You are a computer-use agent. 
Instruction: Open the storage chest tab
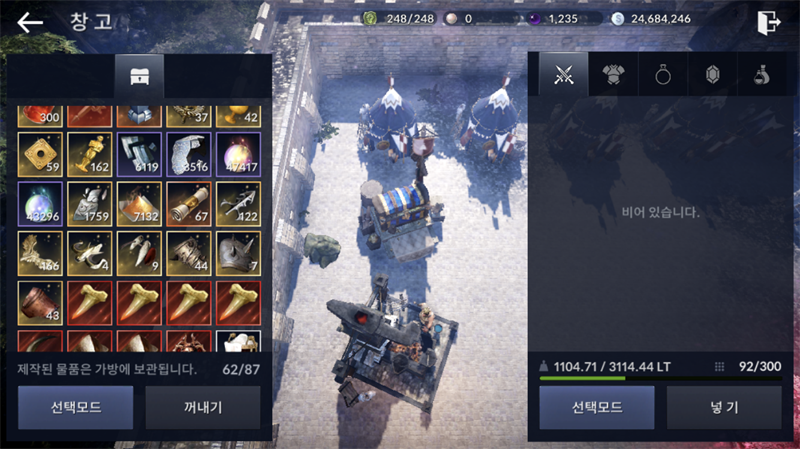(x=139, y=77)
